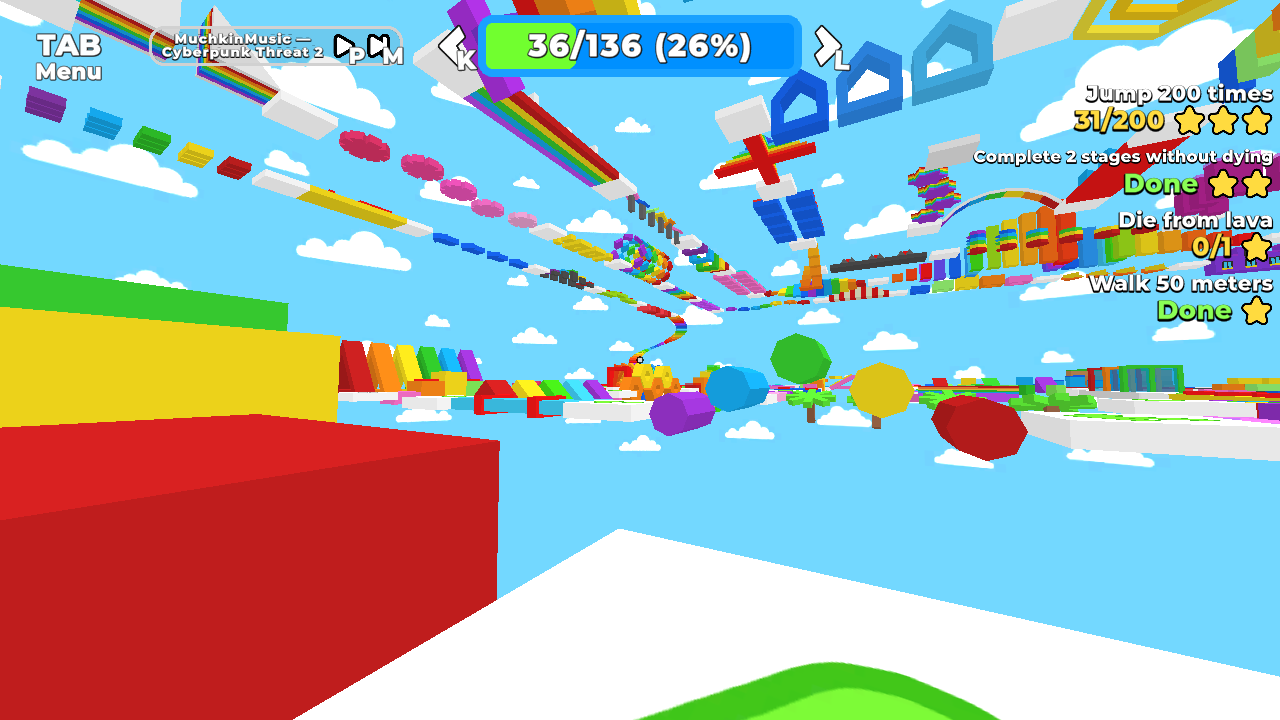Click the star beside Walk 50 meters quest
The image size is (1280, 720).
pyautogui.click(x=1258, y=311)
